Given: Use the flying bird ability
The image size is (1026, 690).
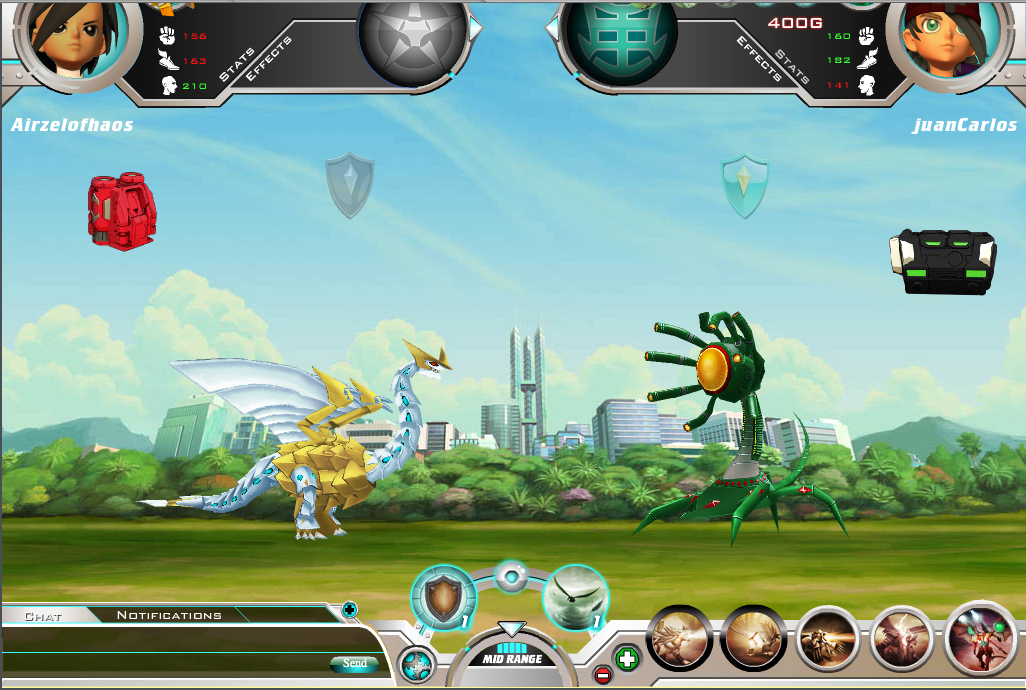Looking at the screenshot, I should 575,599.
